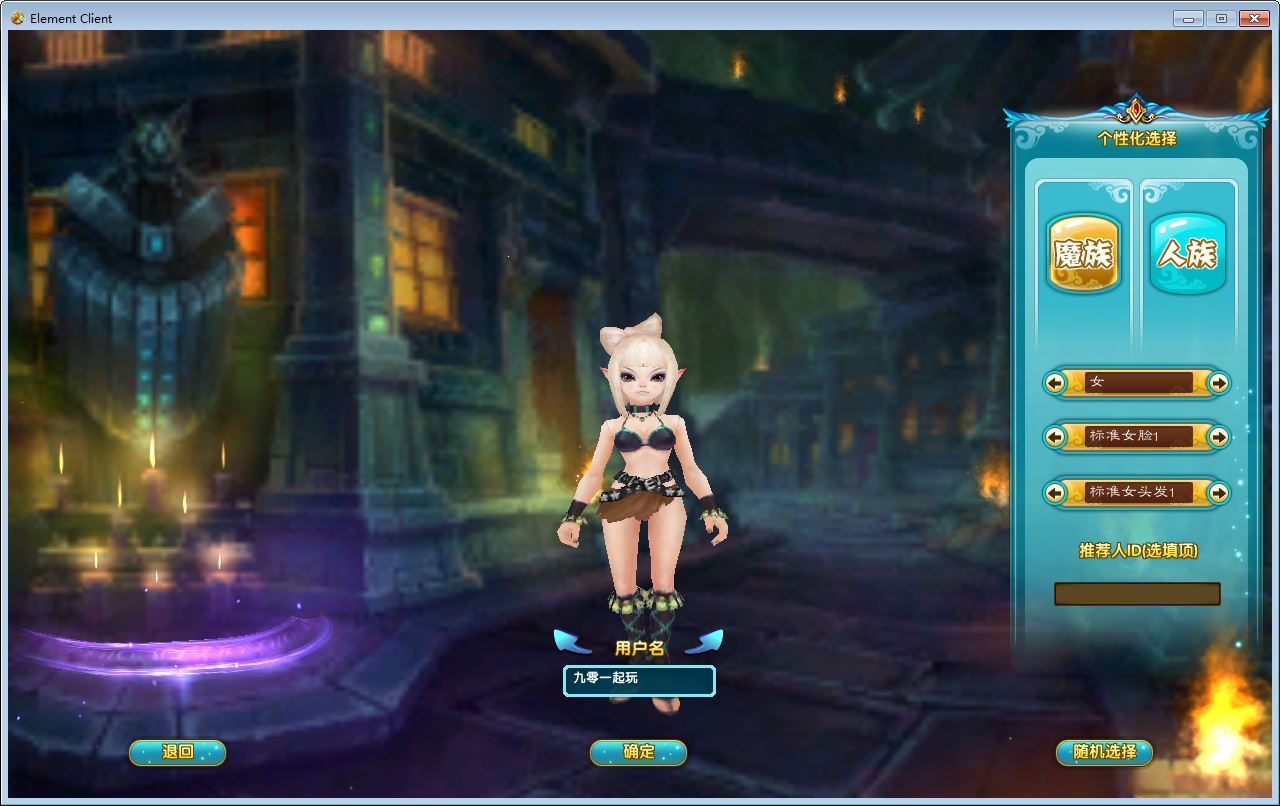The width and height of the screenshot is (1280, 806).
Task: Click right arrow beside gender 女
Action: 1218,383
